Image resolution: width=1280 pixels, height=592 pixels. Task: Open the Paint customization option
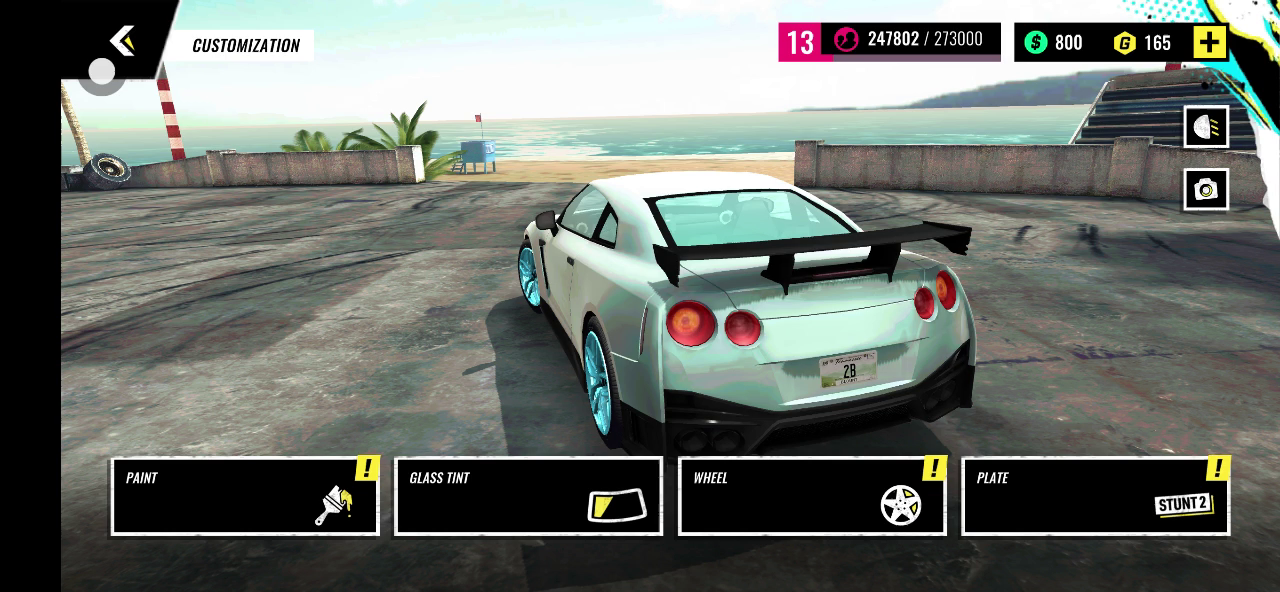click(x=245, y=496)
